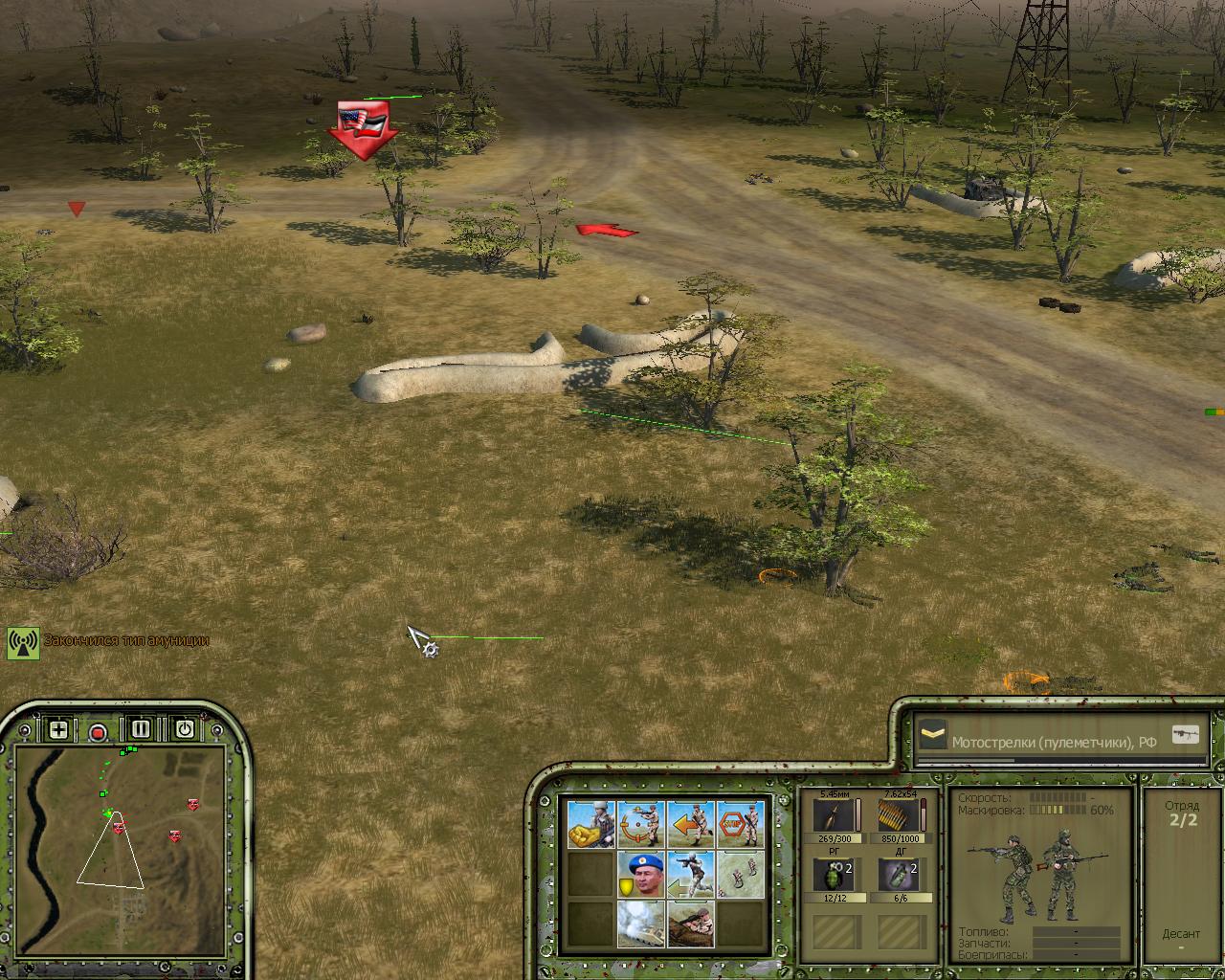Viewport: 1225px width, 980px height.
Task: Pause the game with the pause button
Action: click(x=141, y=729)
